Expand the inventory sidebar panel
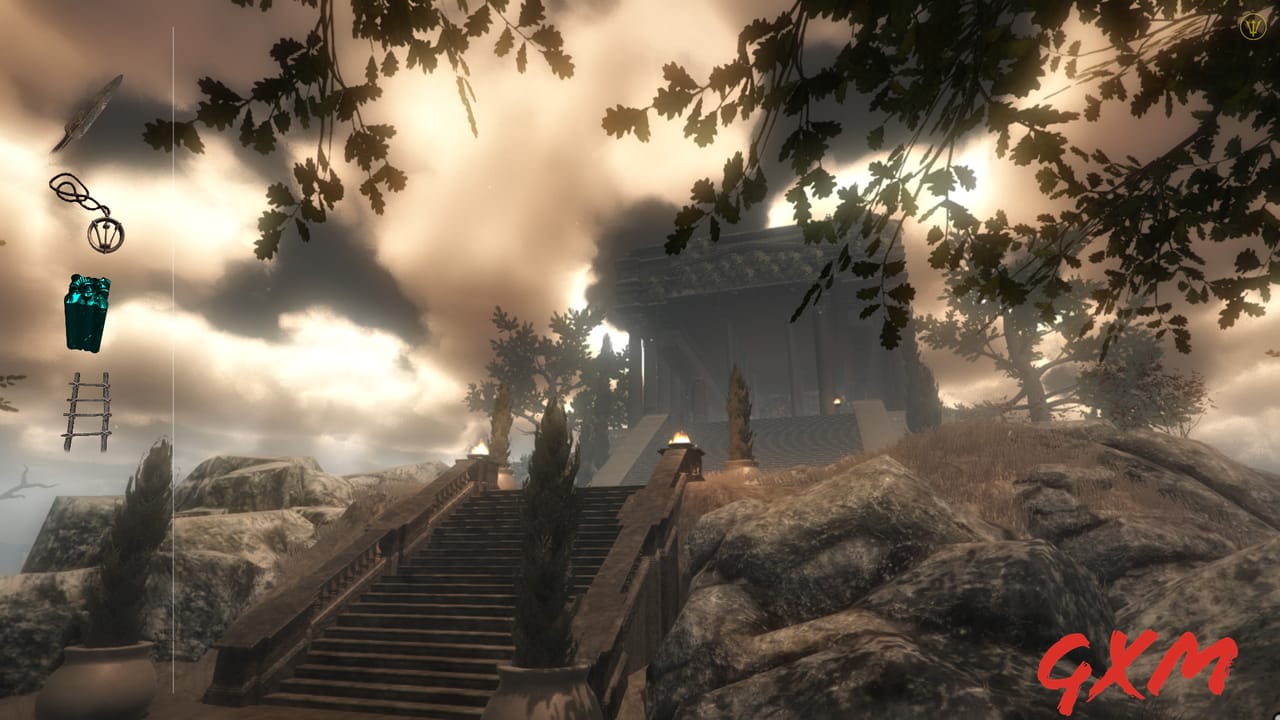This screenshot has width=1280, height=720. pyautogui.click(x=172, y=360)
